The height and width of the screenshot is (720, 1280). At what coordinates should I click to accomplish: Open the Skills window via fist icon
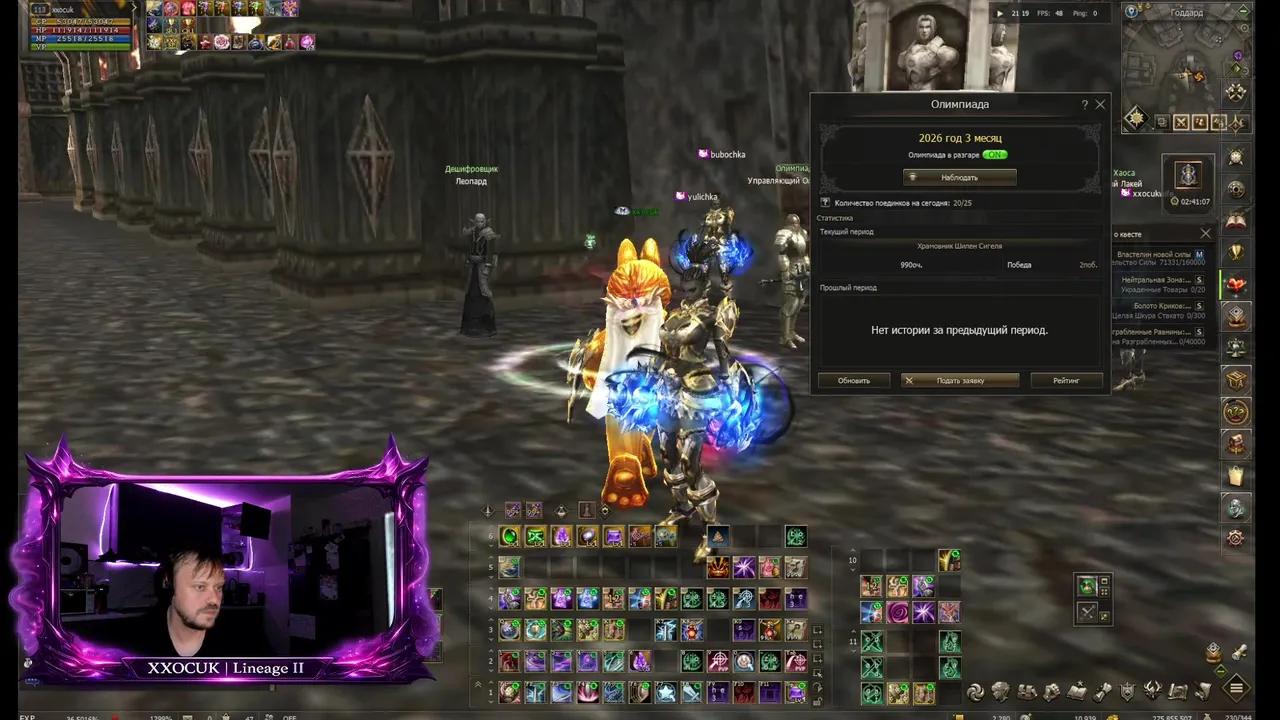[1052, 690]
